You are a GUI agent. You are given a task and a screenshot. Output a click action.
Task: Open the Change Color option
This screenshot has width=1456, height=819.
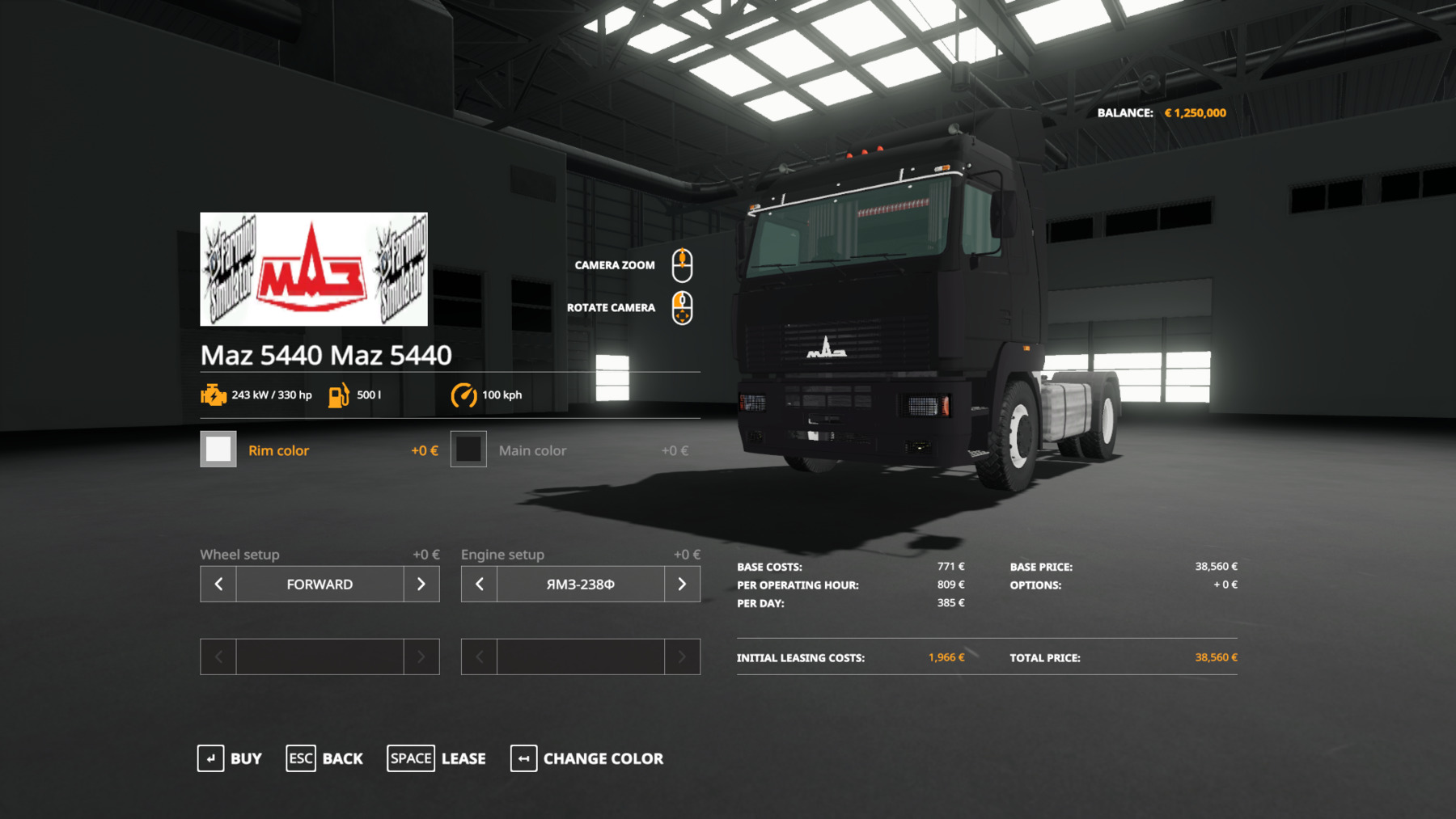tap(587, 758)
